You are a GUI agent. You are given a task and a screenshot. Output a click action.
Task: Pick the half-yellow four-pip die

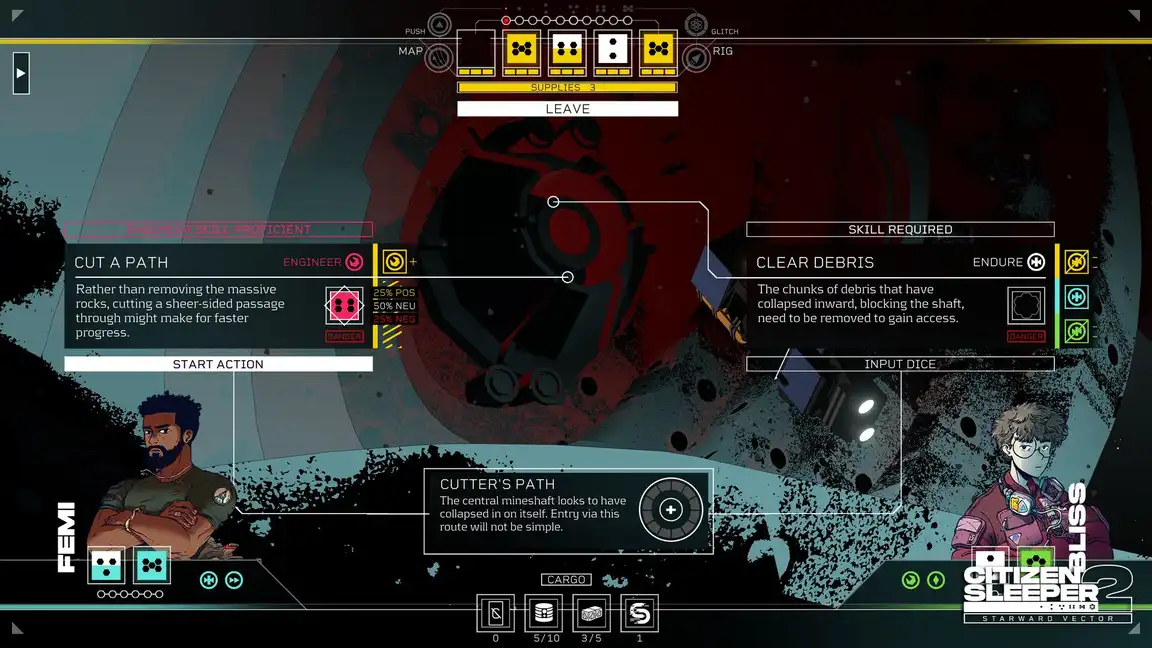[567, 48]
